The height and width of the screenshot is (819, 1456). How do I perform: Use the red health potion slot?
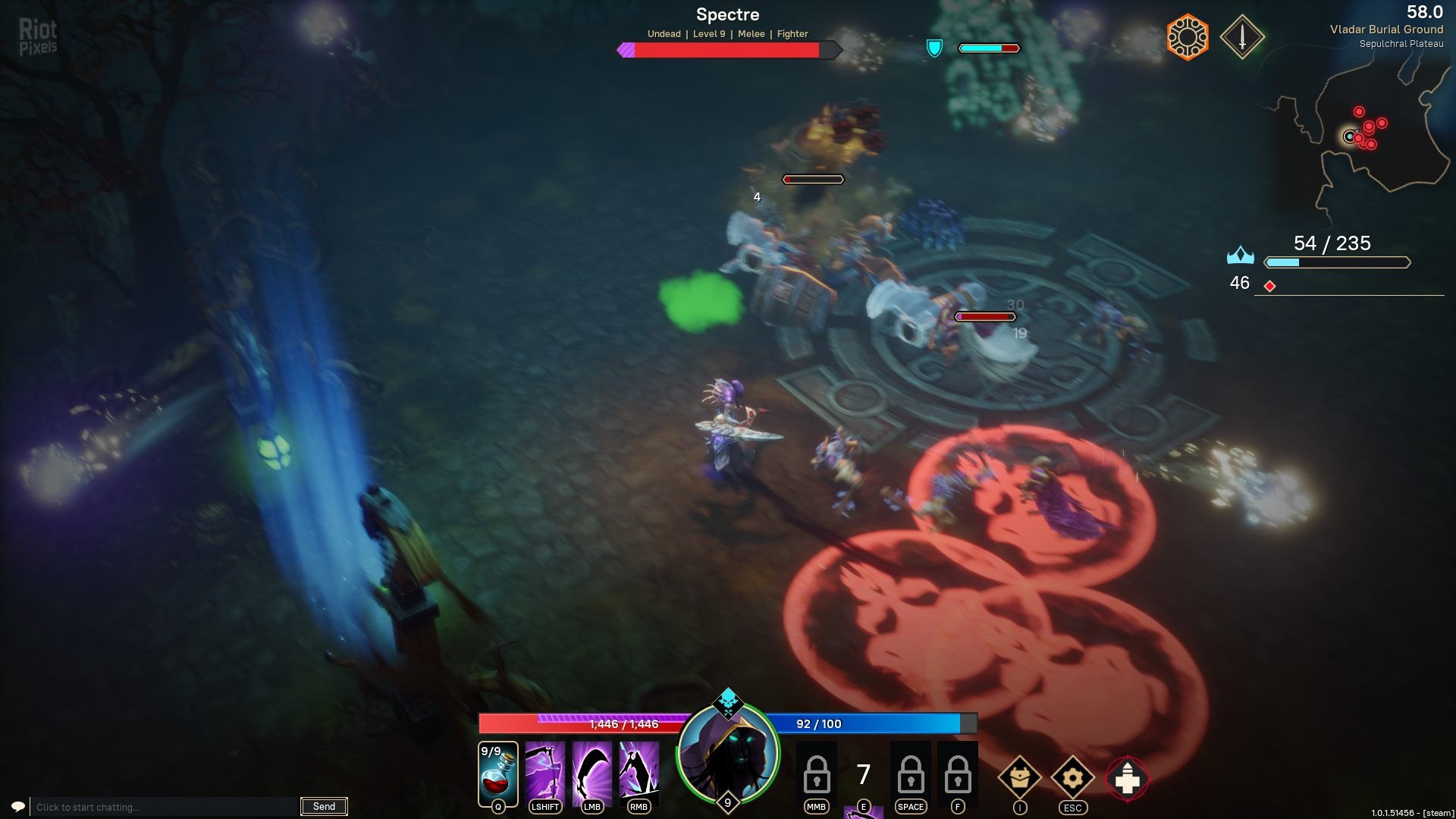[x=497, y=773]
